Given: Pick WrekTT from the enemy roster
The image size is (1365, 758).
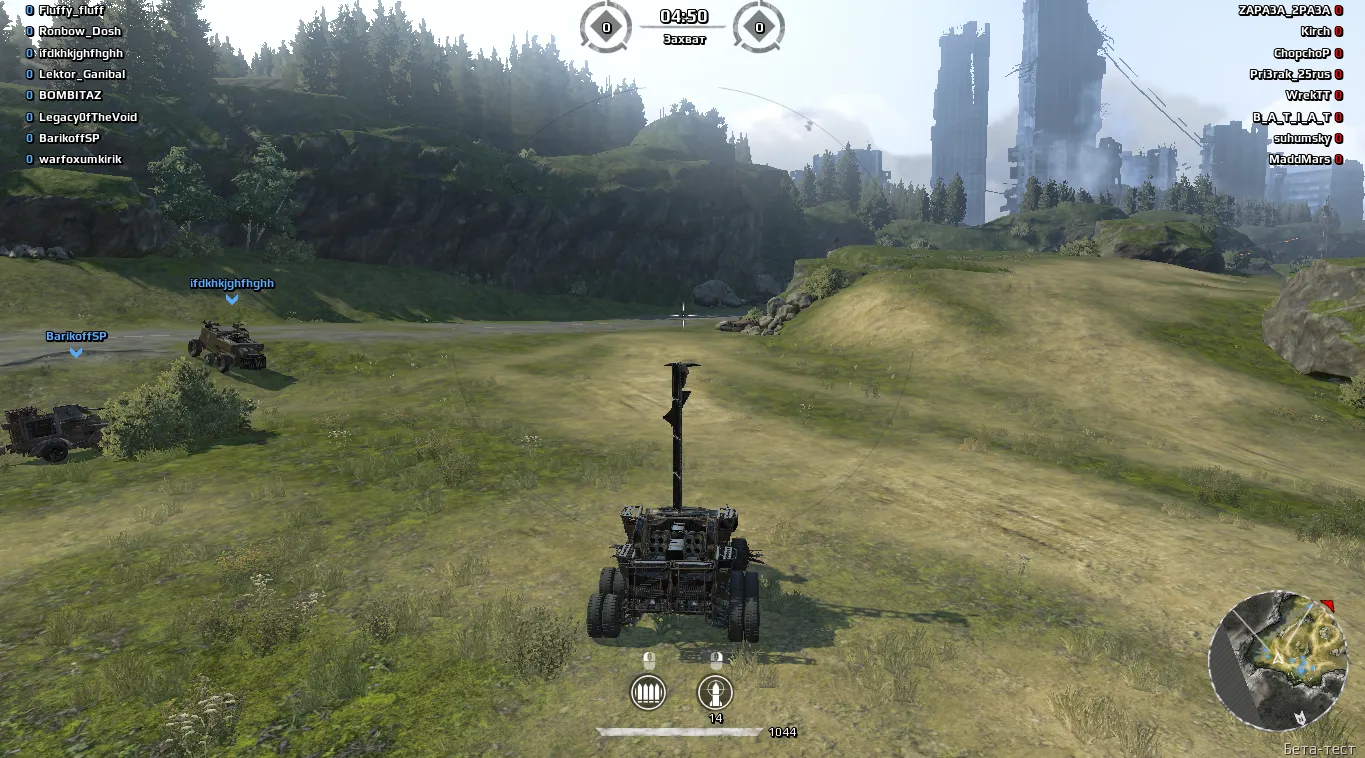Looking at the screenshot, I should click(x=1308, y=96).
